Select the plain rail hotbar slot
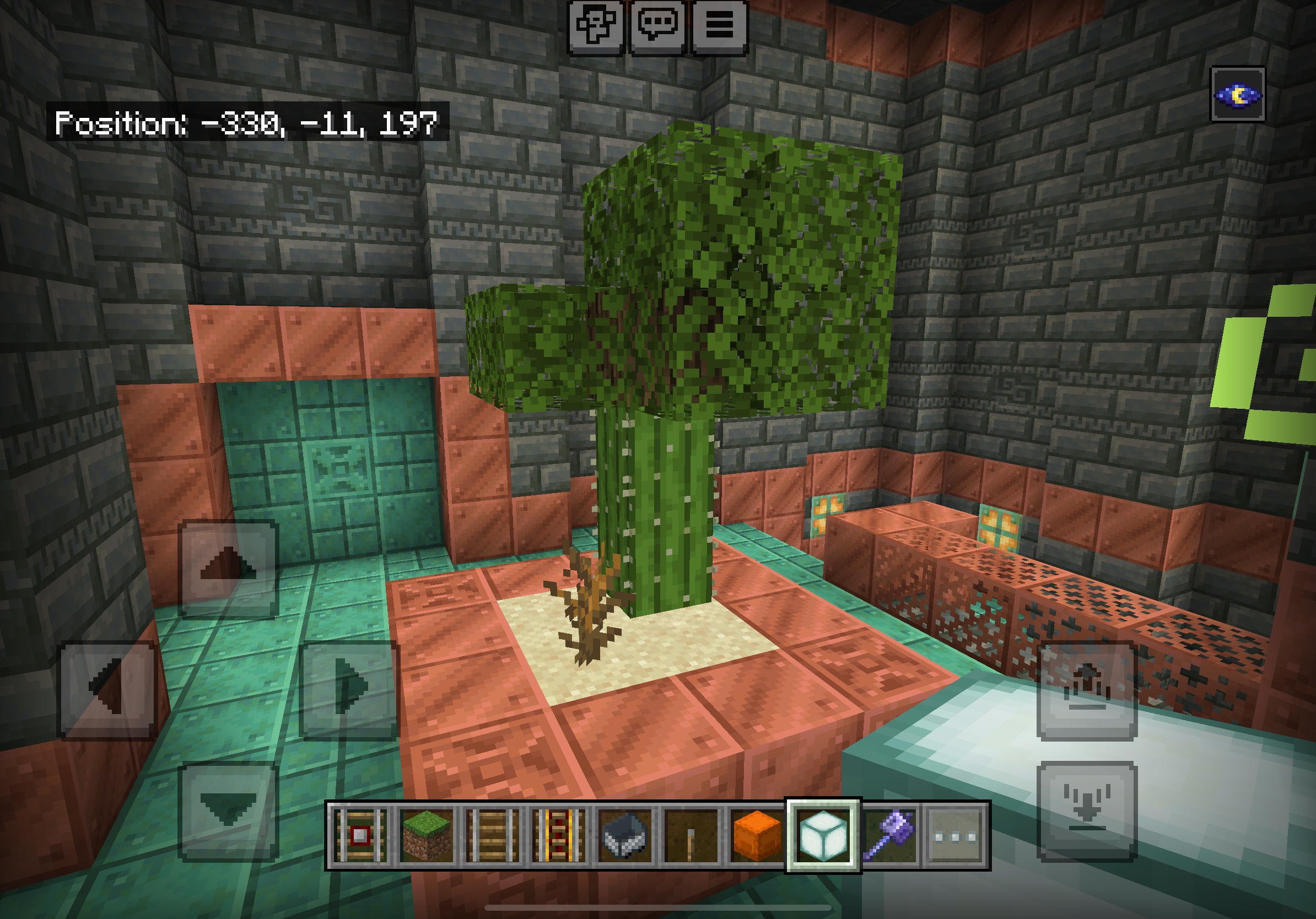 (x=492, y=836)
